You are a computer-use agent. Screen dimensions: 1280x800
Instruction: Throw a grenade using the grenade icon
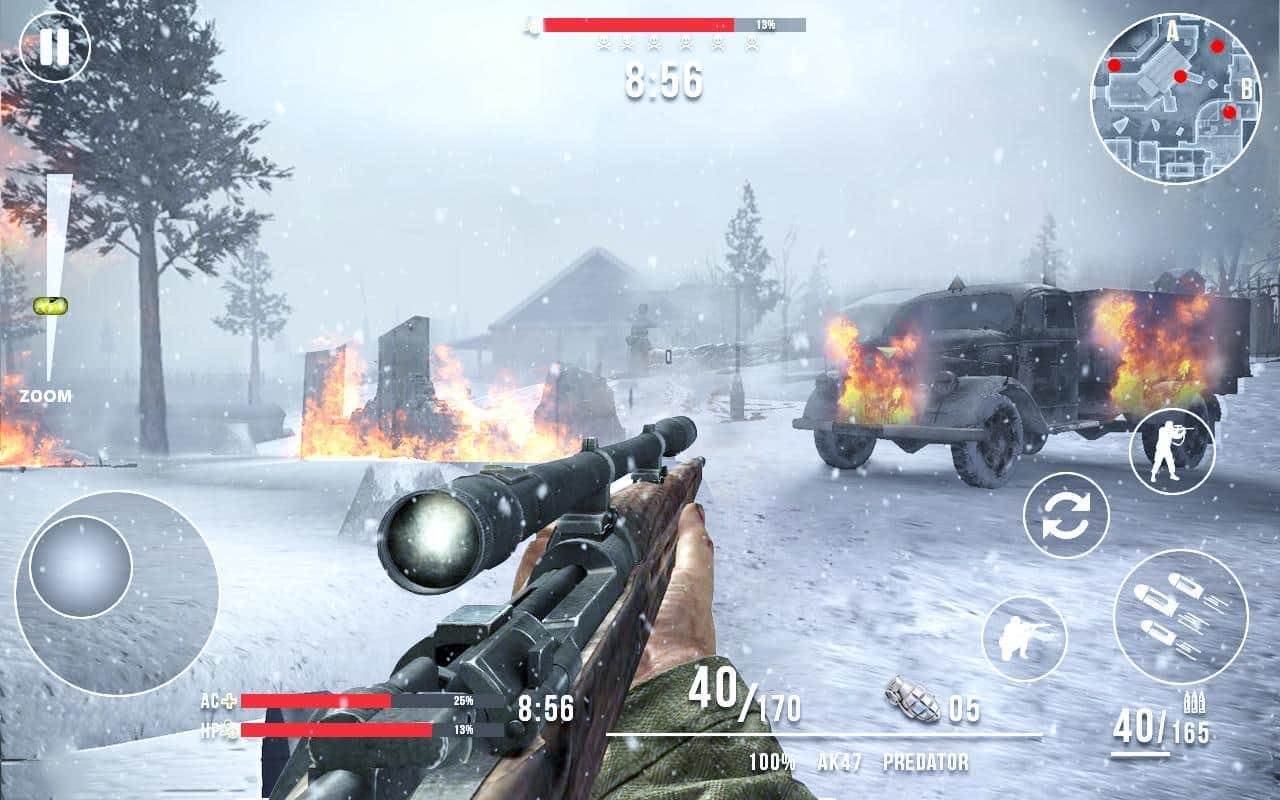pyautogui.click(x=912, y=698)
